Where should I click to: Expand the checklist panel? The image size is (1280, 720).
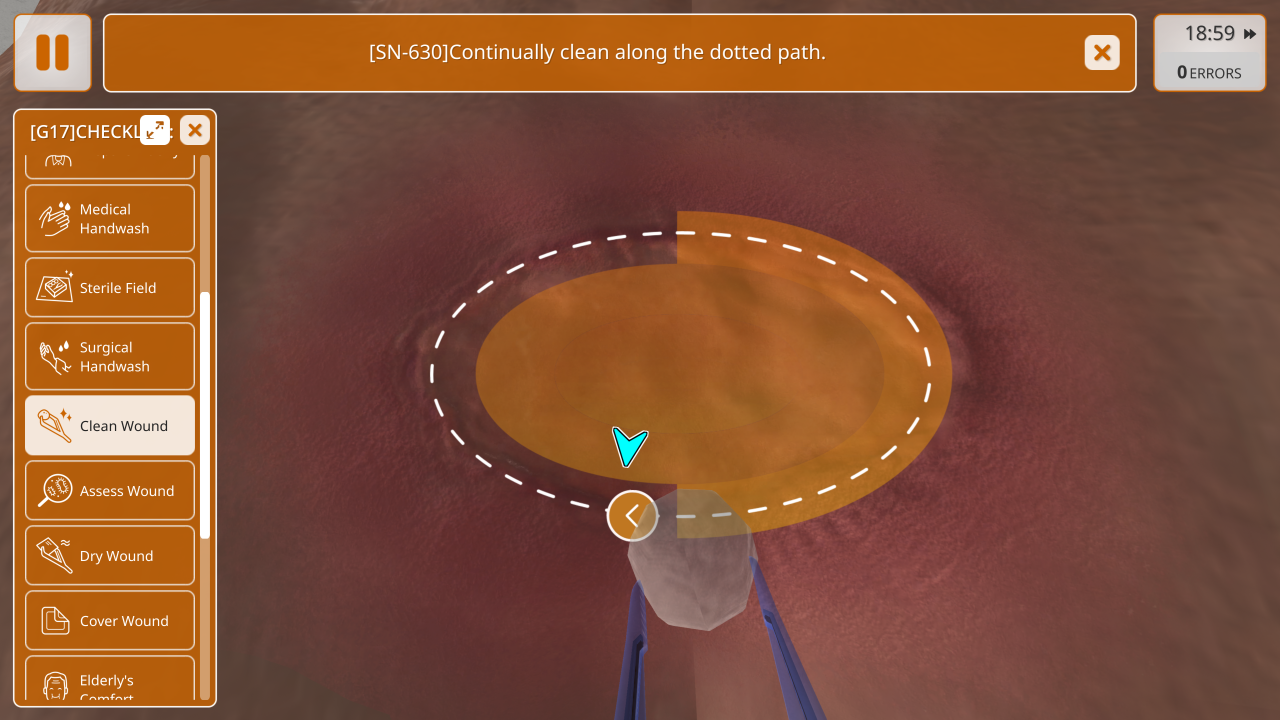(155, 130)
